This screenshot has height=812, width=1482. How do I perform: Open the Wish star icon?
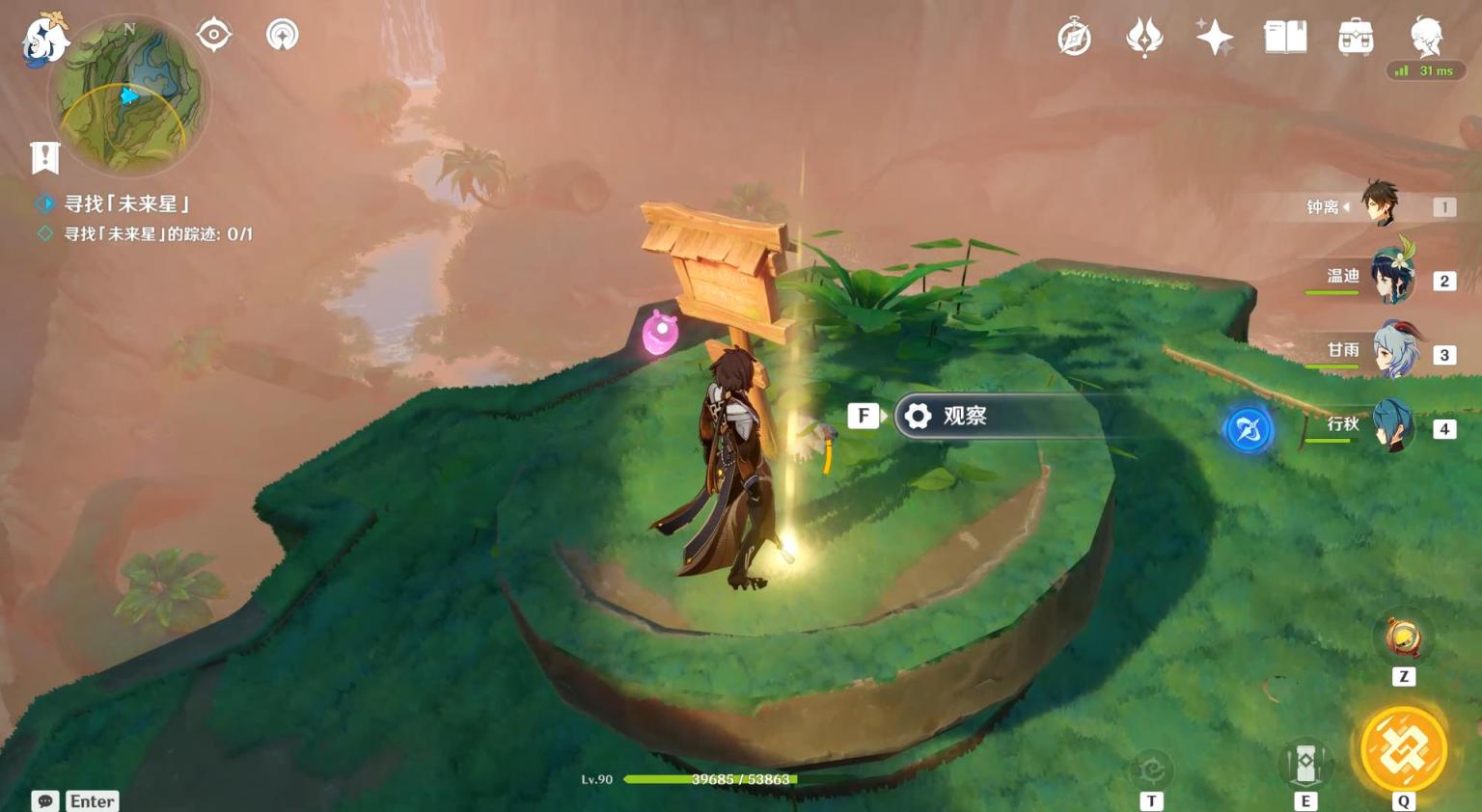tap(1214, 38)
